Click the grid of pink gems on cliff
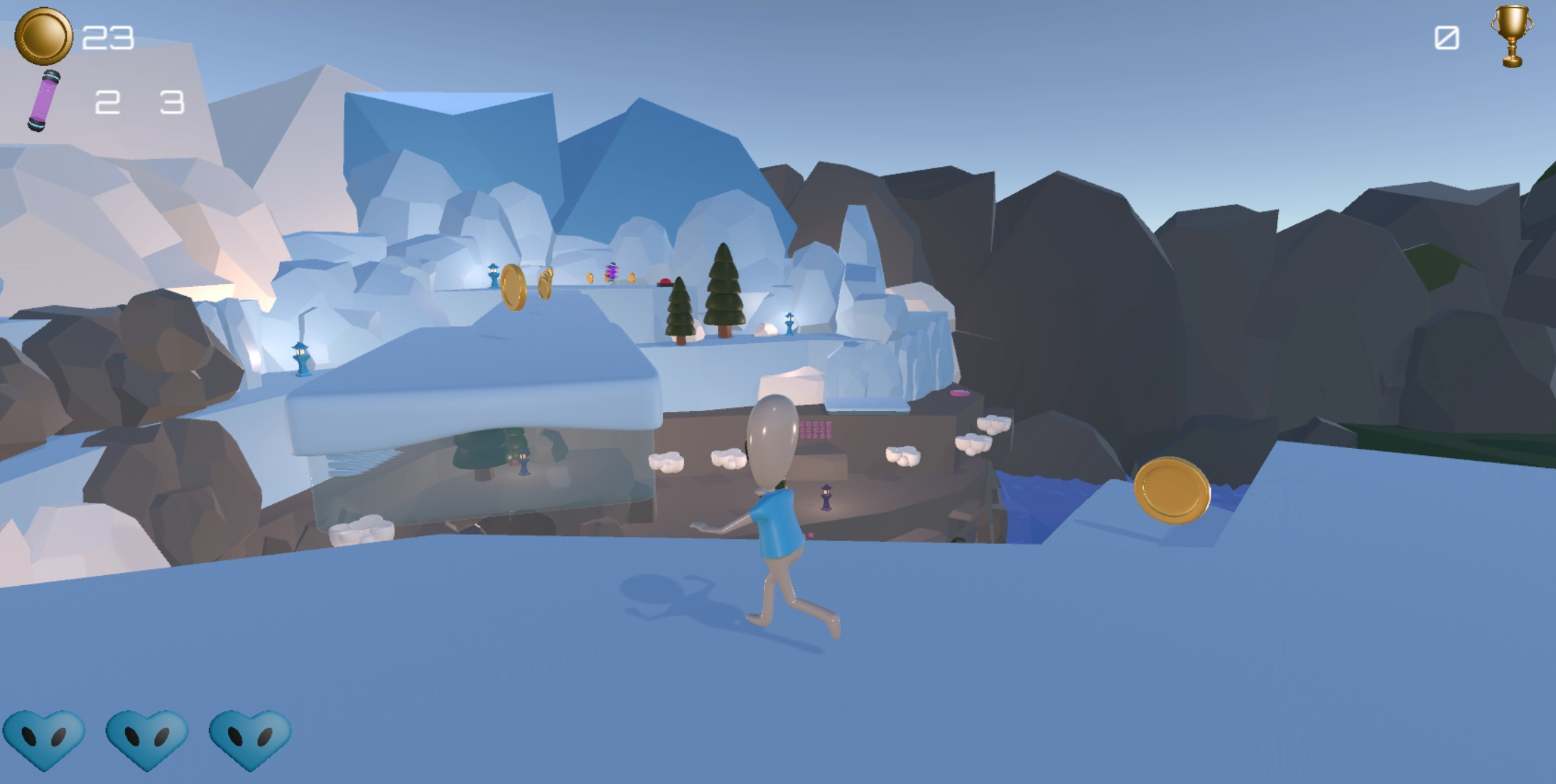The image size is (1556, 784). pyautogui.click(x=816, y=431)
